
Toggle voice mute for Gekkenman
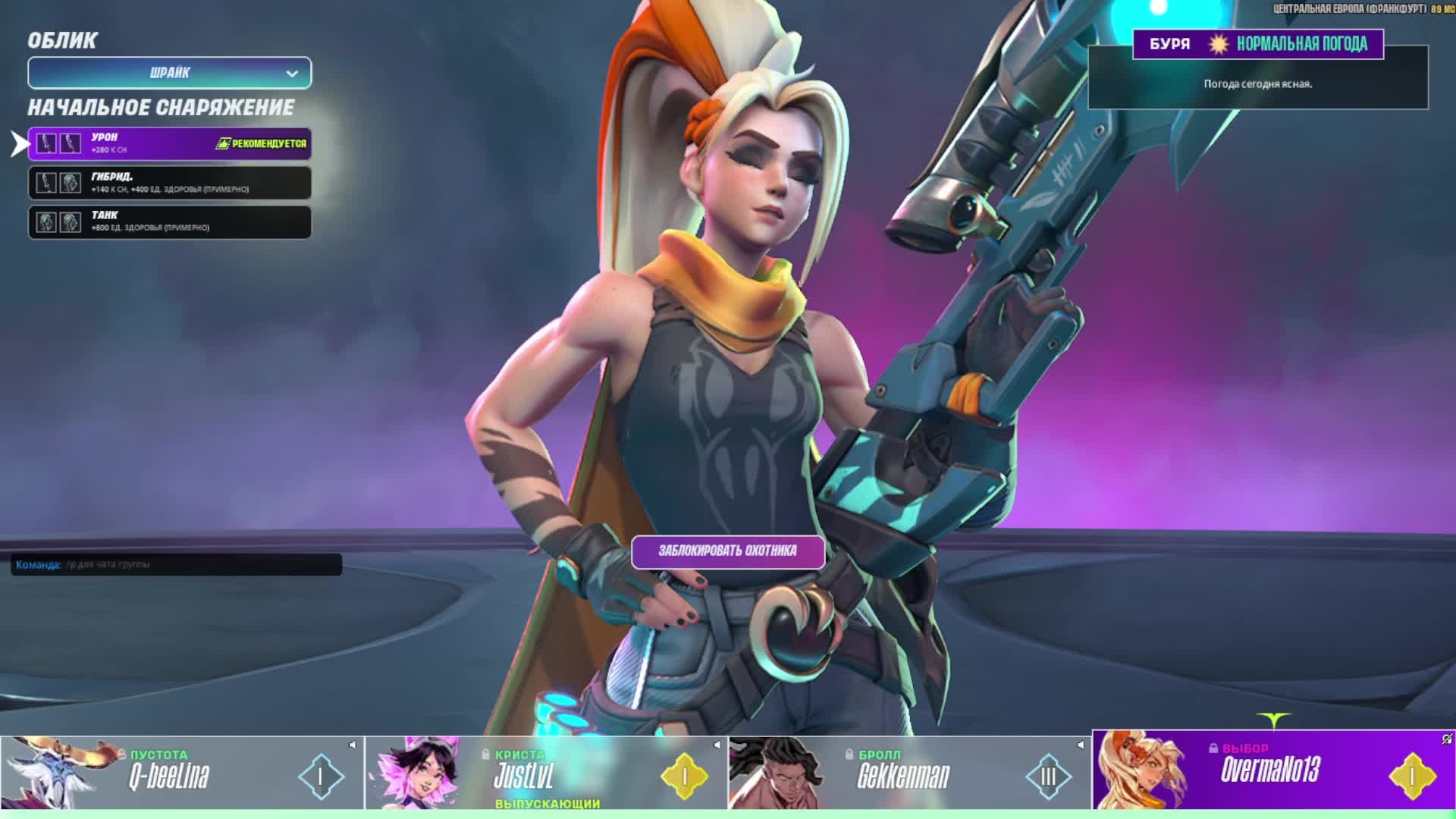click(x=1081, y=745)
